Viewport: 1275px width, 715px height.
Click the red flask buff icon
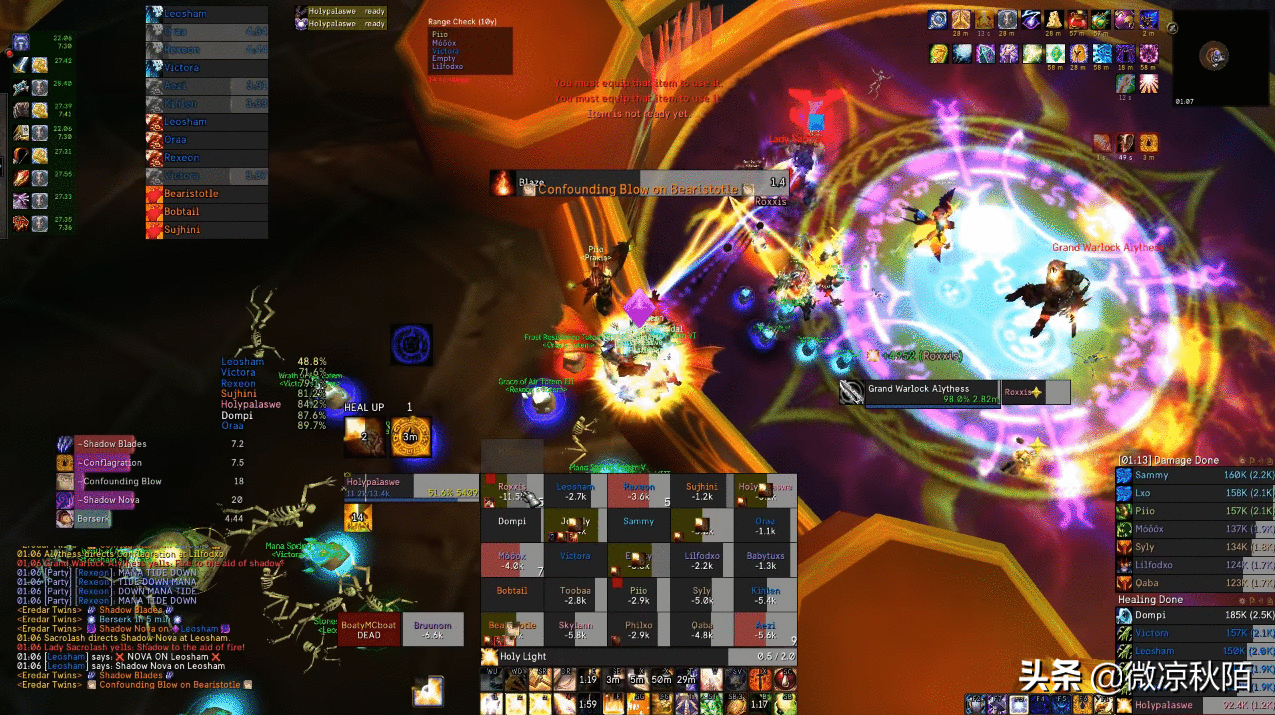1077,19
